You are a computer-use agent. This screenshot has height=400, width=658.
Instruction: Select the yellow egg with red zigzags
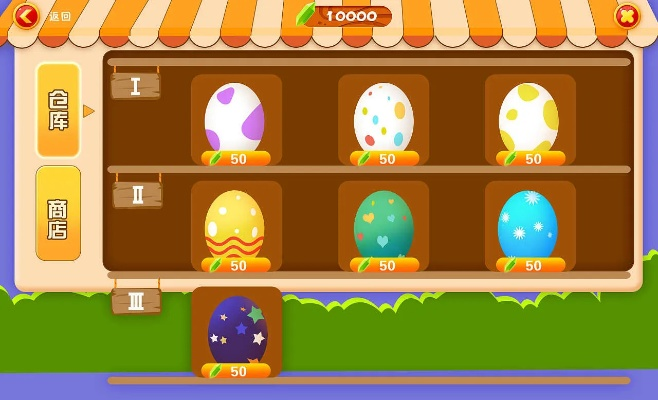235,225
